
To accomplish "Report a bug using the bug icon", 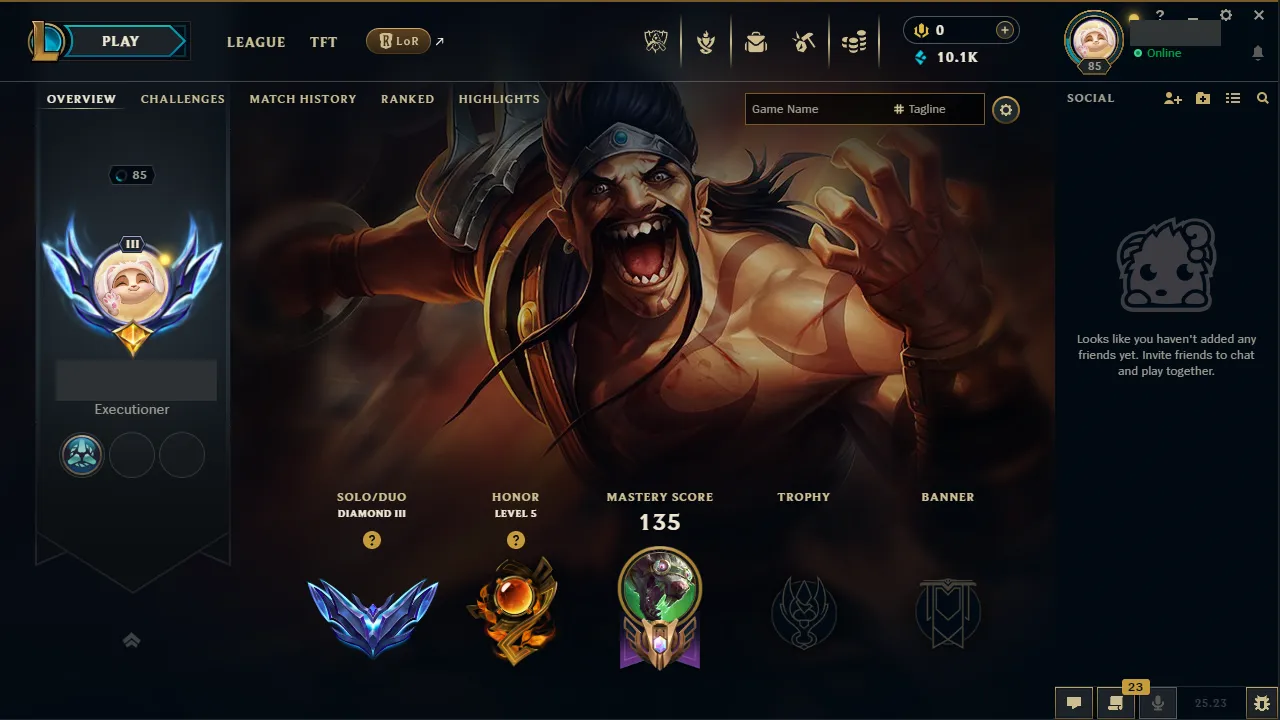I will [x=1262, y=703].
